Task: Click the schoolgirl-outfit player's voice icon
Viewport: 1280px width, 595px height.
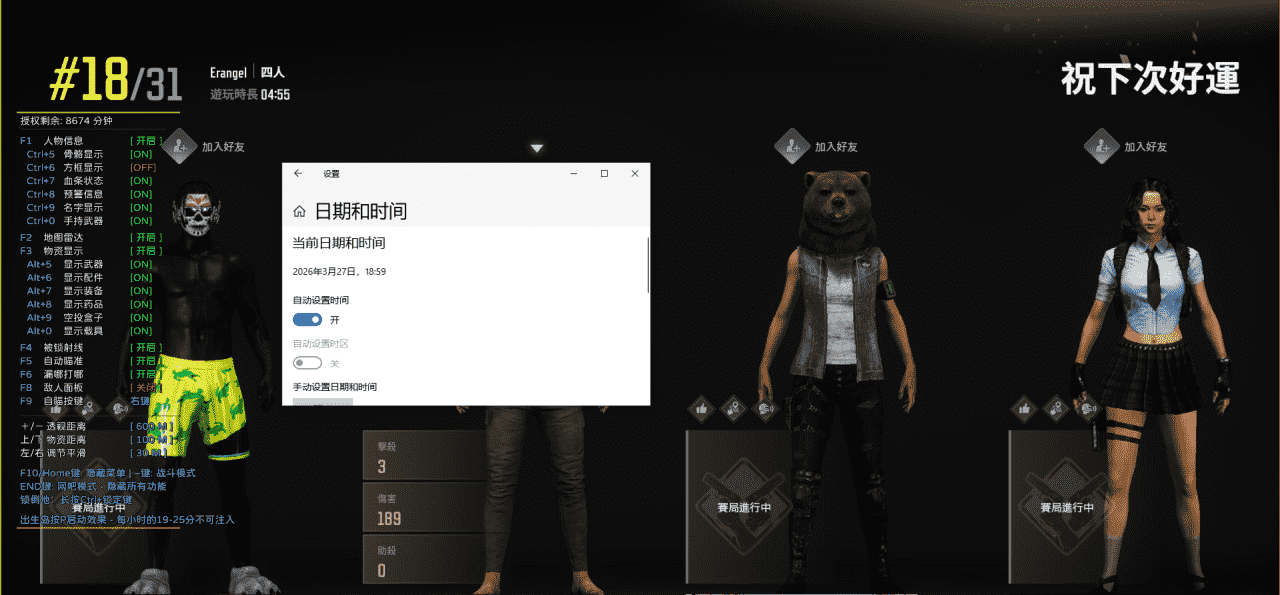Action: point(1088,408)
